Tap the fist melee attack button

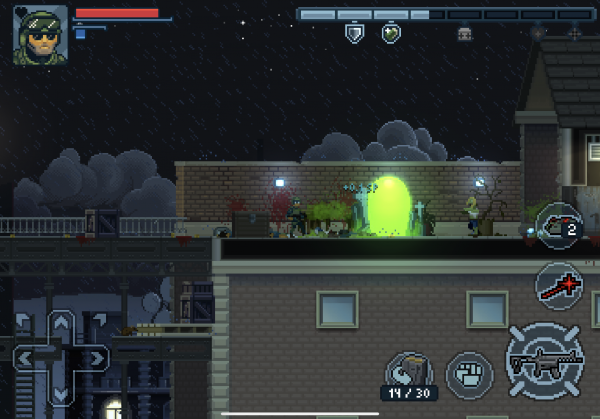click(469, 372)
